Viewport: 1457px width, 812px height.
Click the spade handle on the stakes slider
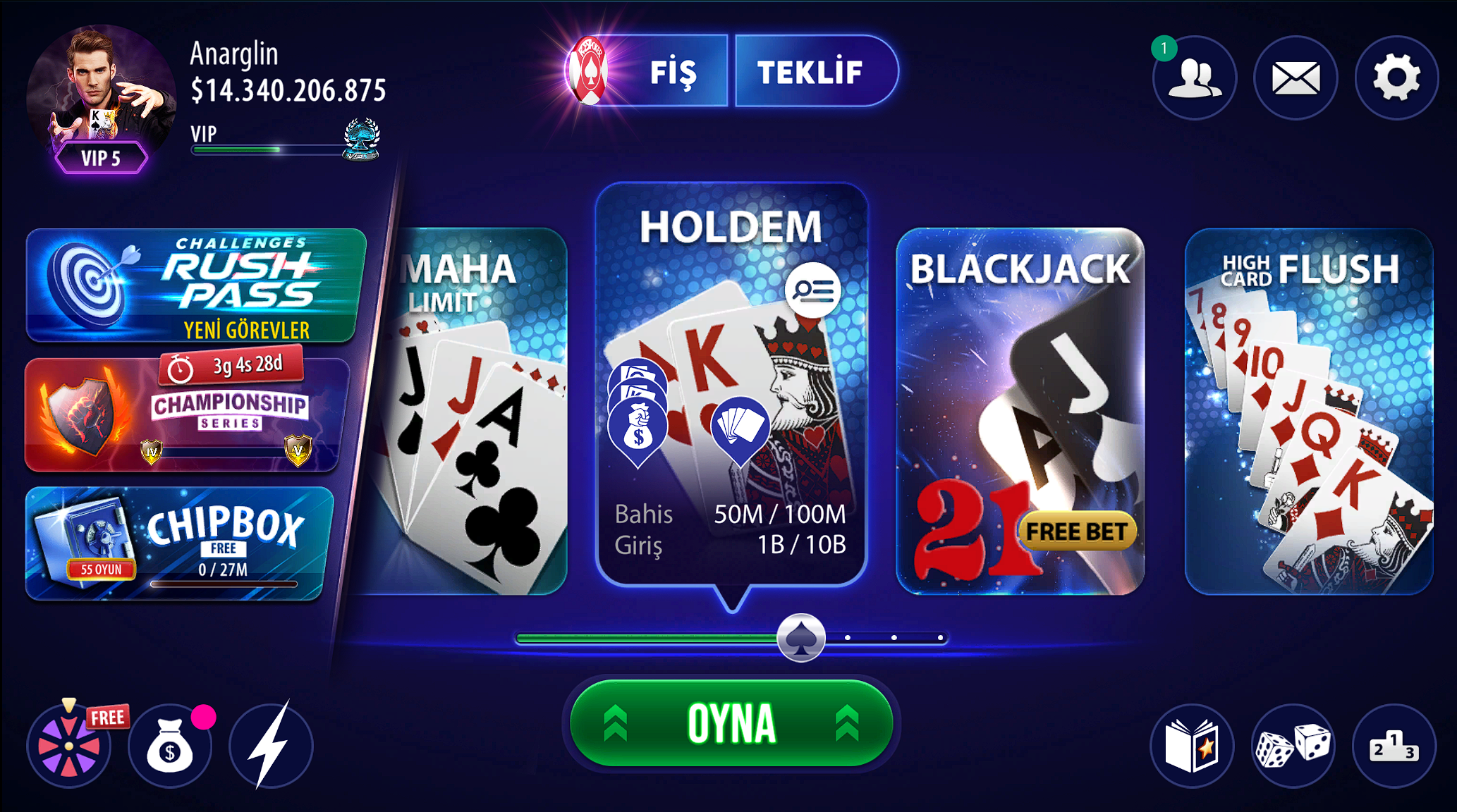tap(800, 638)
